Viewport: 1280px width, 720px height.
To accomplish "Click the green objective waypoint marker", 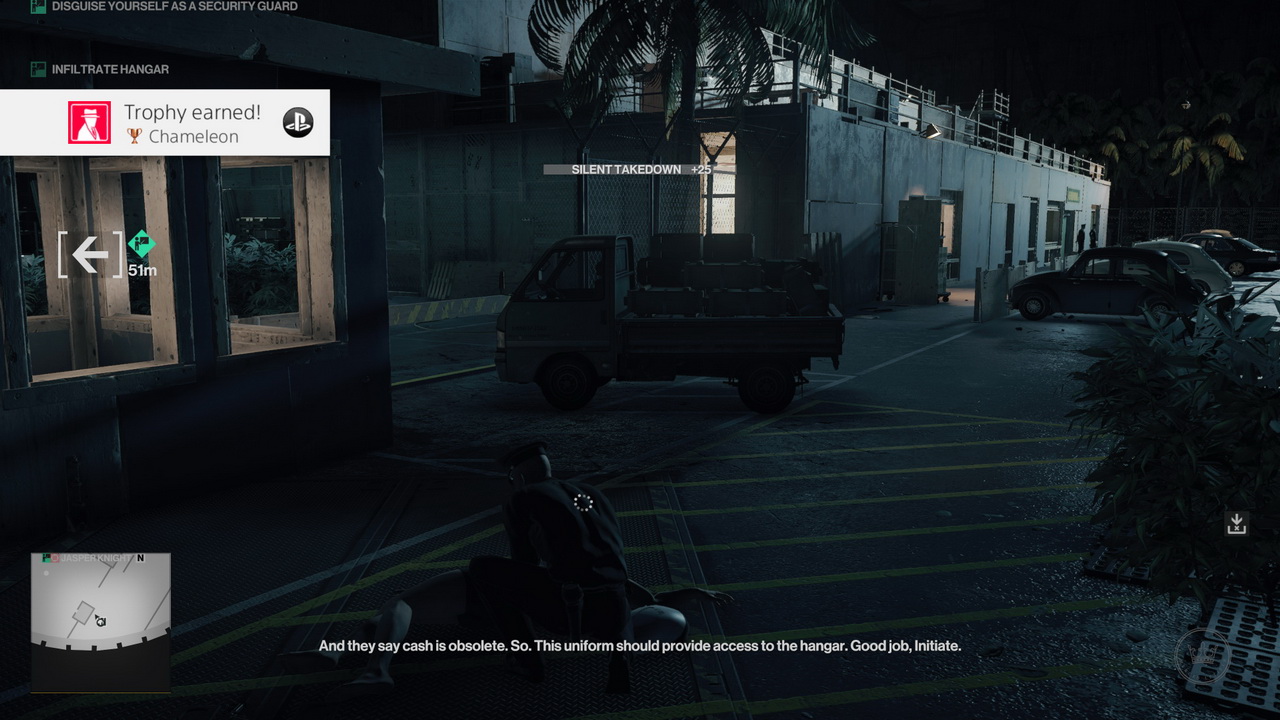I will 142,243.
